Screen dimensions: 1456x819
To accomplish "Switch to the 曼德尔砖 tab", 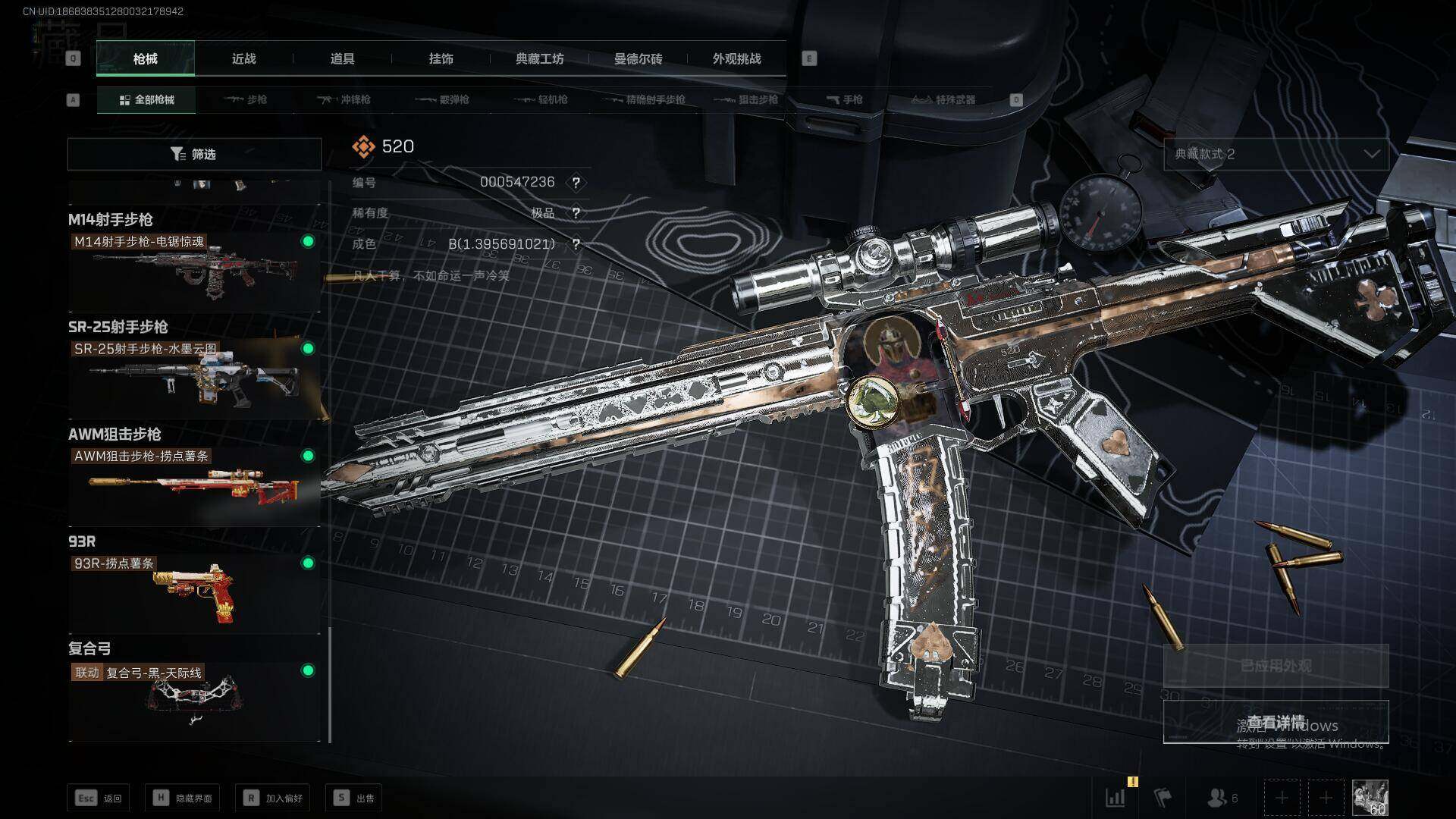I will pyautogui.click(x=638, y=59).
